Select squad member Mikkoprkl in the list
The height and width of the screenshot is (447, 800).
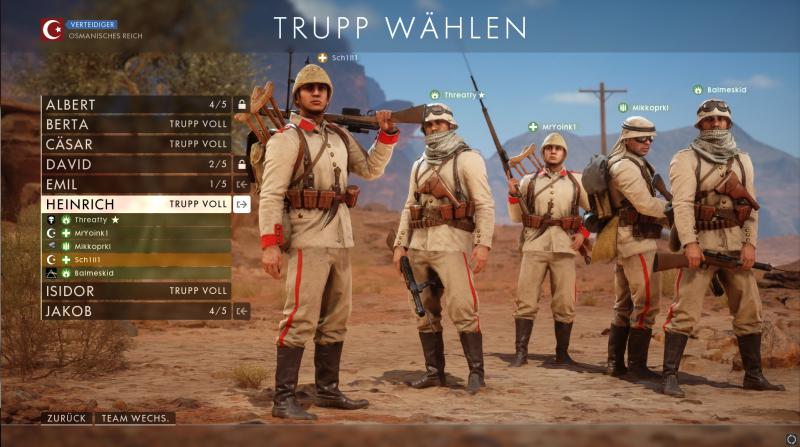click(136, 246)
